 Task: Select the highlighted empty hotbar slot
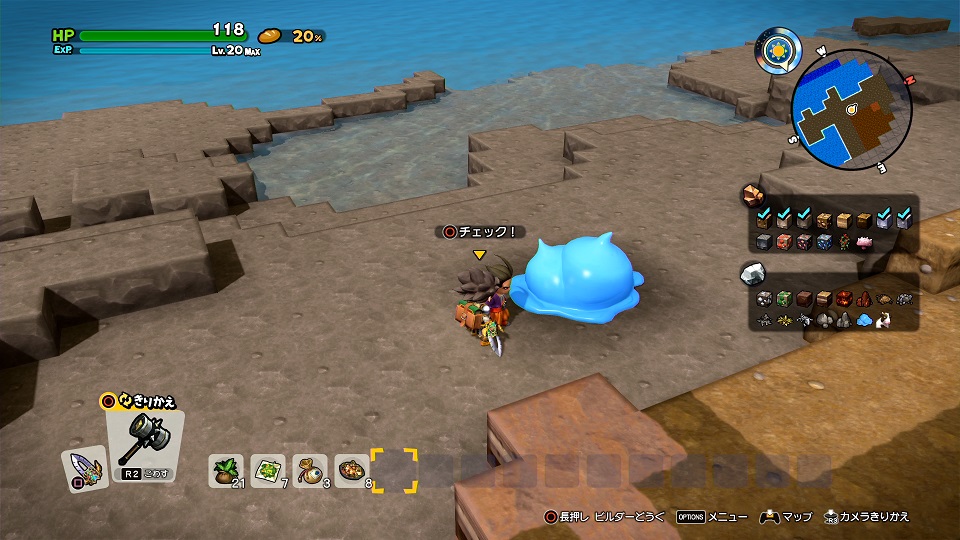pos(393,469)
